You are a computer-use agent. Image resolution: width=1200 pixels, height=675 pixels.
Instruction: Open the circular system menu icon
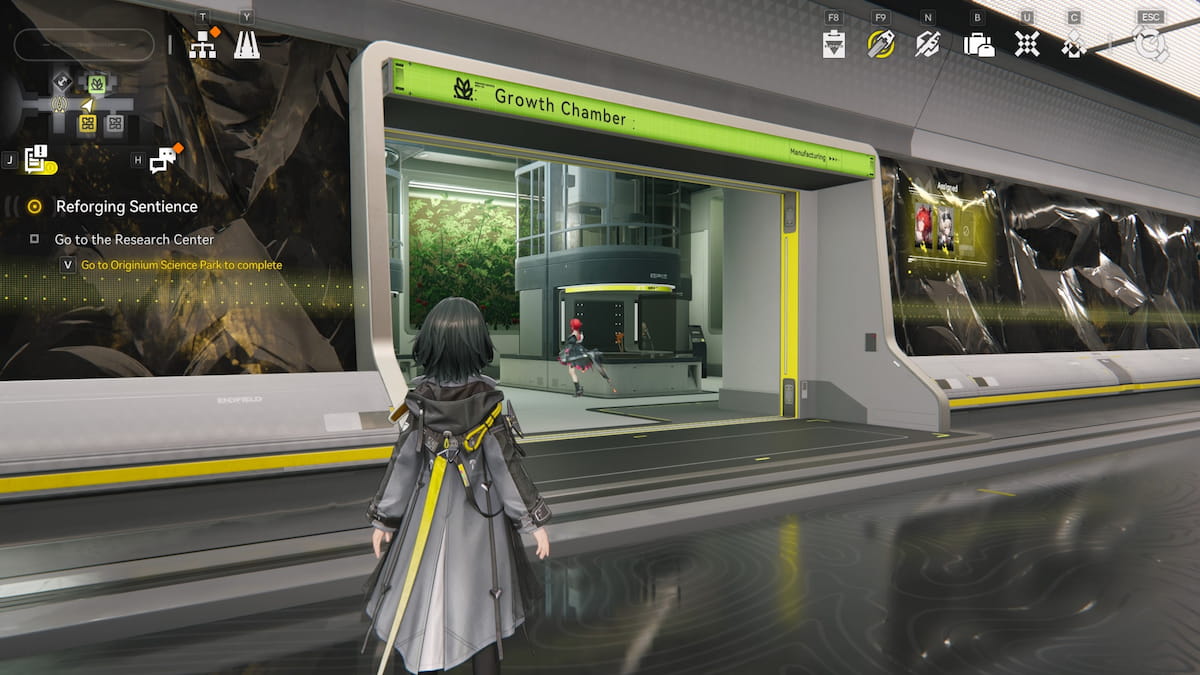(1151, 44)
